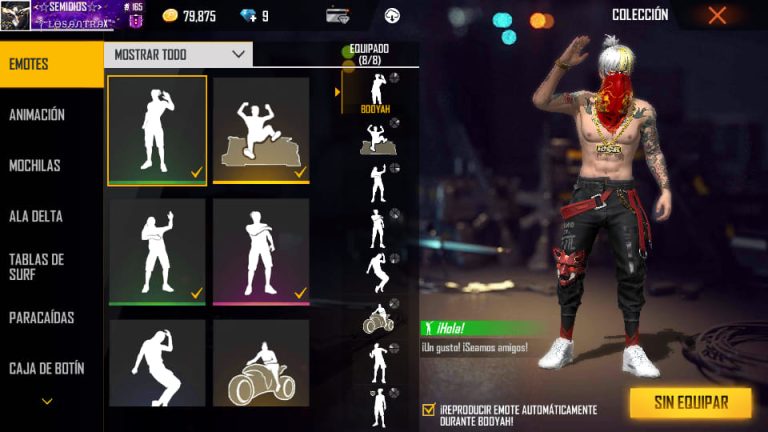Viewport: 768px width, 432px height.
Task: Tap the gold coins balance icon
Action: (170, 15)
